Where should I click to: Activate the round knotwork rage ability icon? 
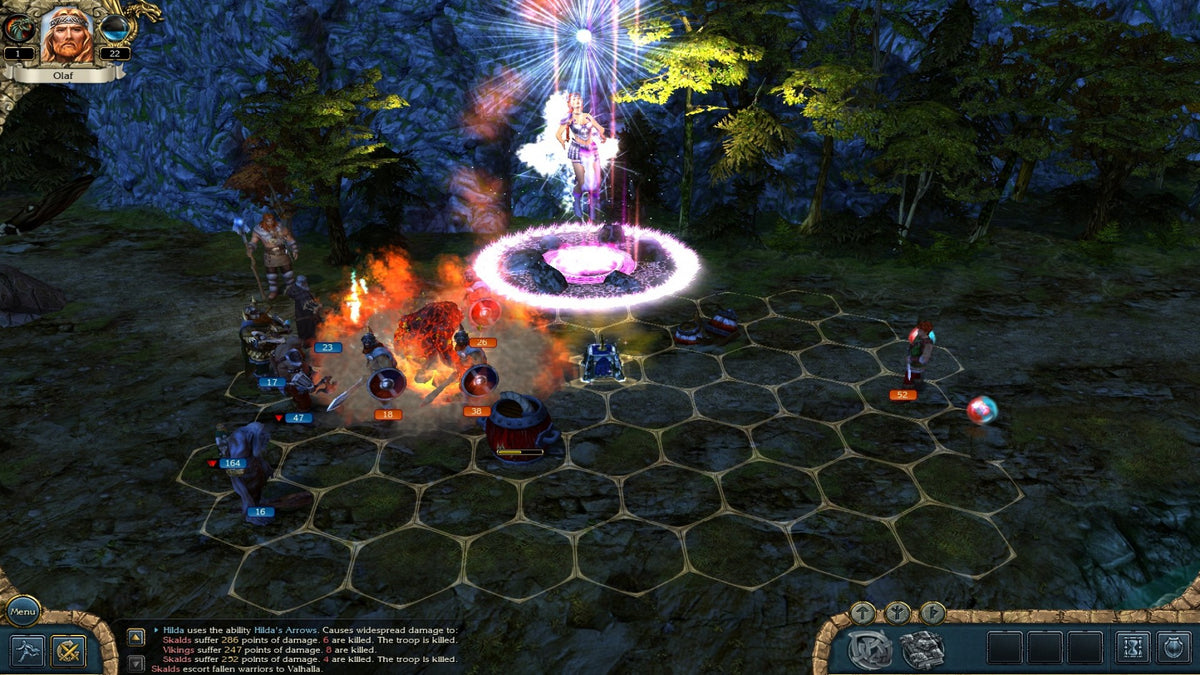(x=870, y=649)
